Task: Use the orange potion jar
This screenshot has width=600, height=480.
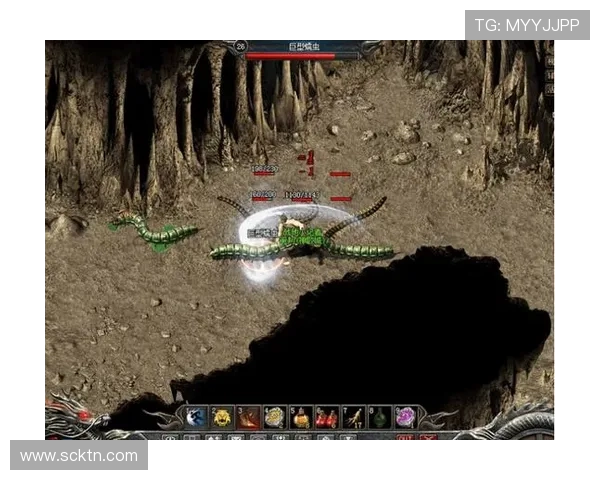Action: (300, 417)
